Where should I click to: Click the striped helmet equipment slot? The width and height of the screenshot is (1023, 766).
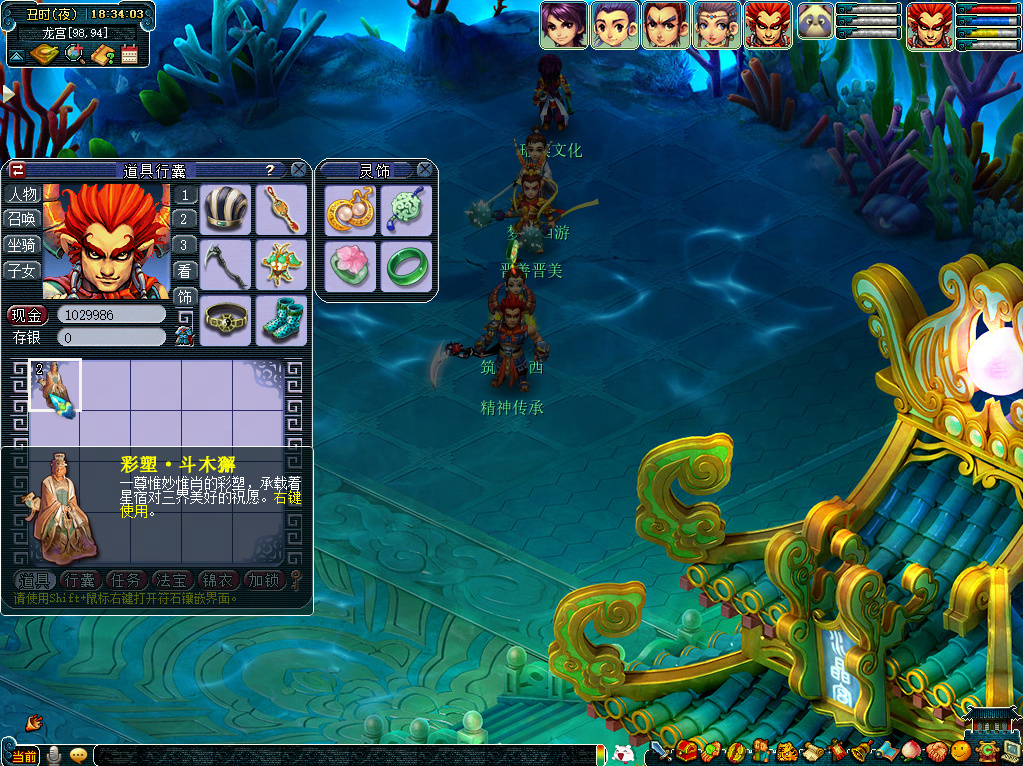[225, 209]
